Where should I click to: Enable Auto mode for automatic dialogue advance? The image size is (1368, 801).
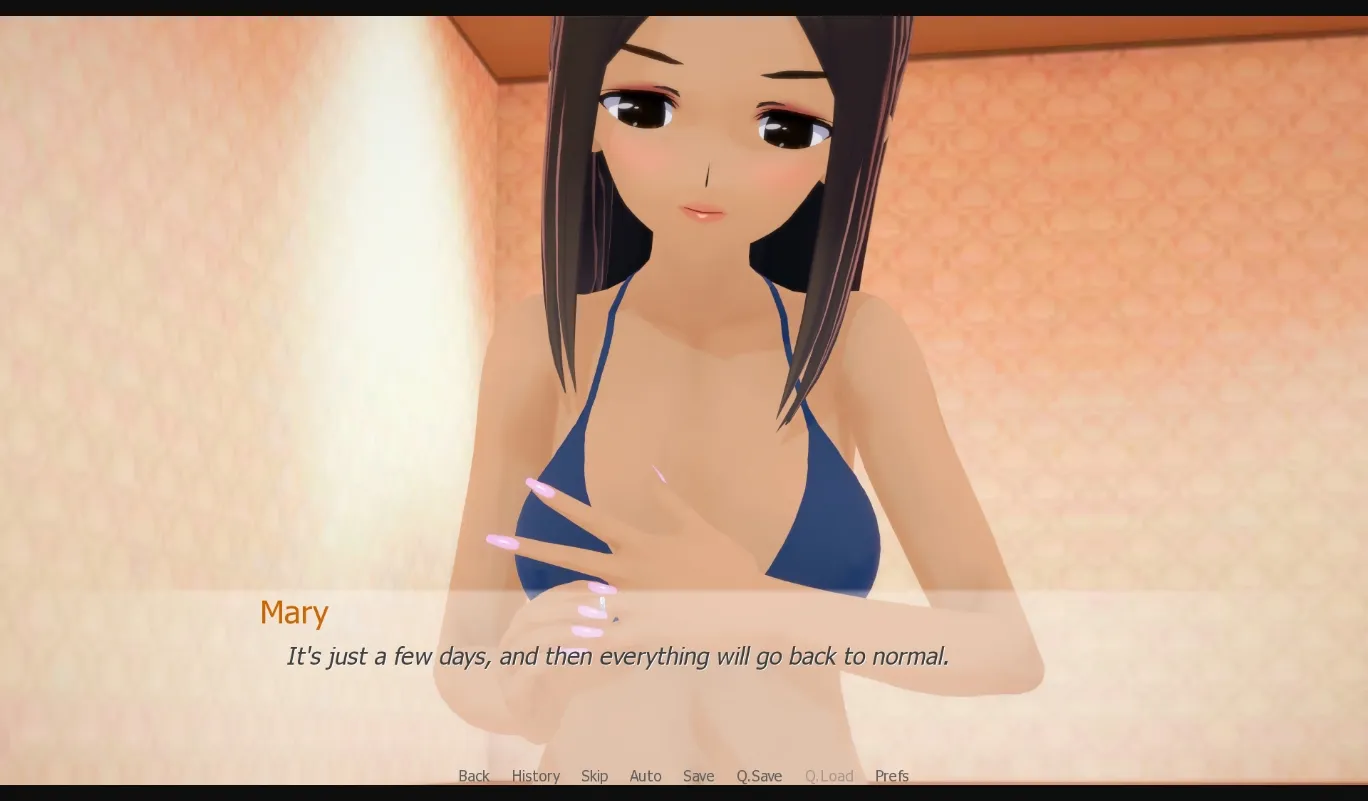tap(645, 776)
